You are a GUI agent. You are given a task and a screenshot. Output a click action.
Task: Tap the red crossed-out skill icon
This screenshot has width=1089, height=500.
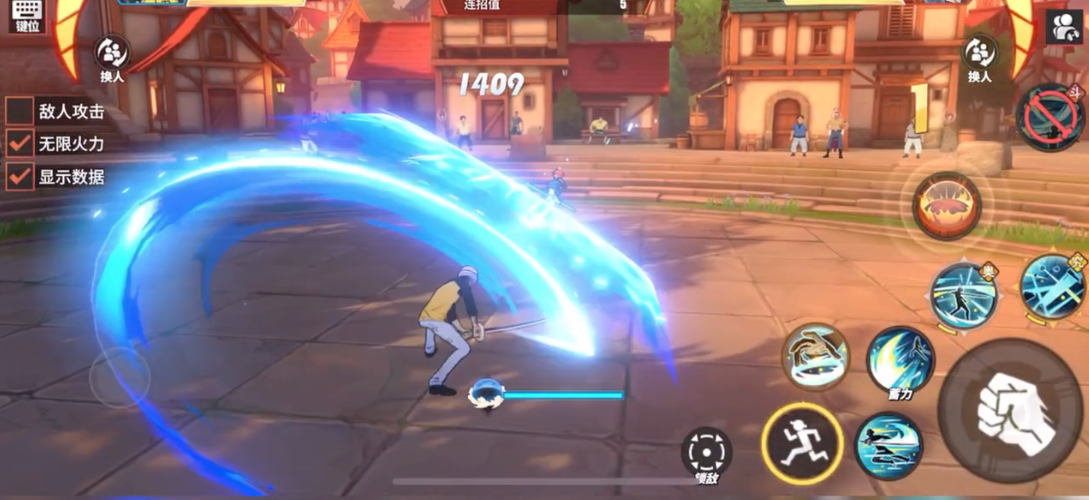(x=1050, y=118)
